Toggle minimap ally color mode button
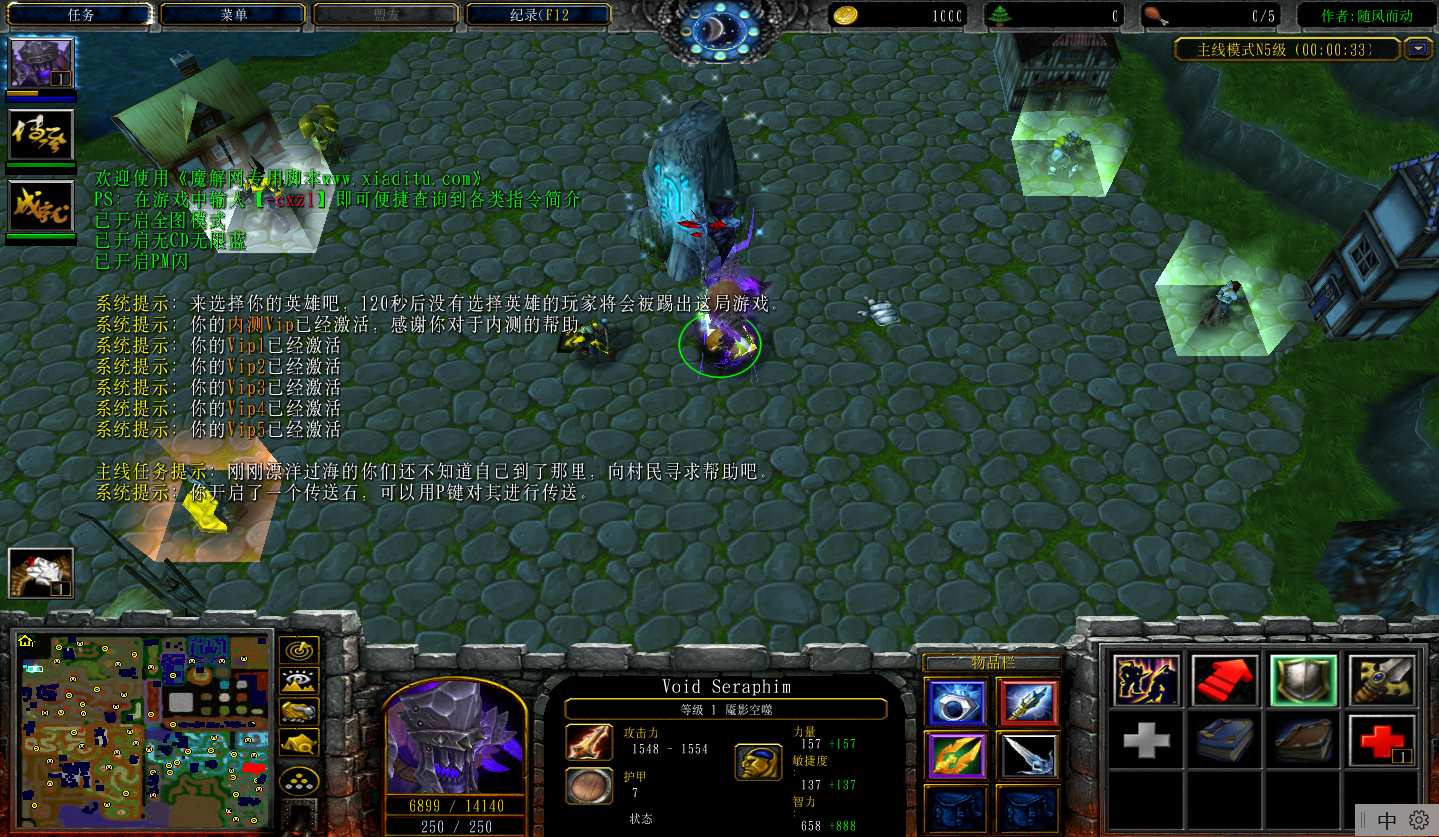Screen dimensions: 1439x837 pyautogui.click(x=298, y=711)
